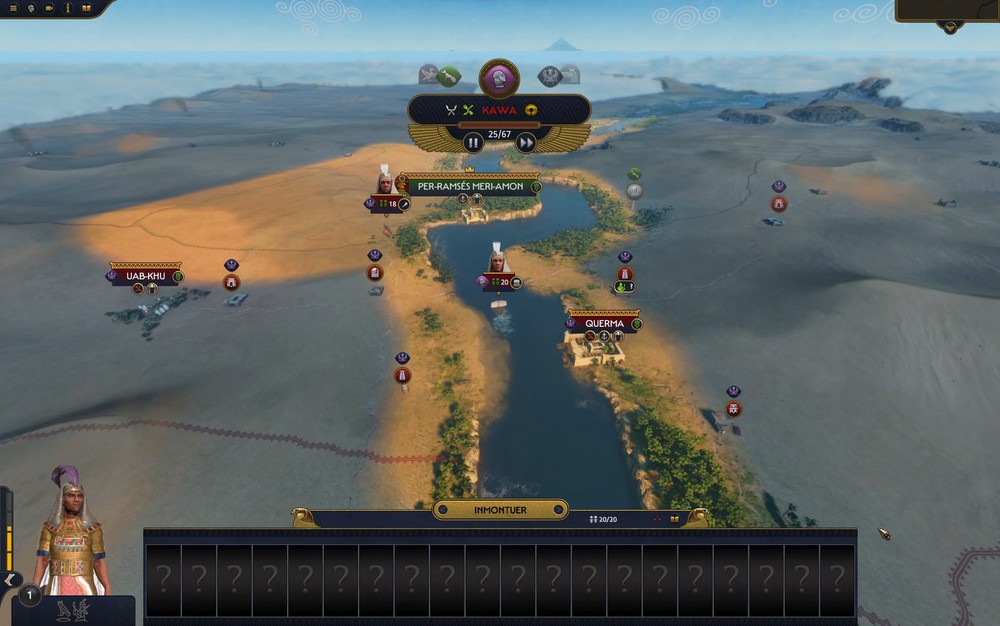
Task: Click the green crossed tools icon beside Kawa
Action: 467,110
